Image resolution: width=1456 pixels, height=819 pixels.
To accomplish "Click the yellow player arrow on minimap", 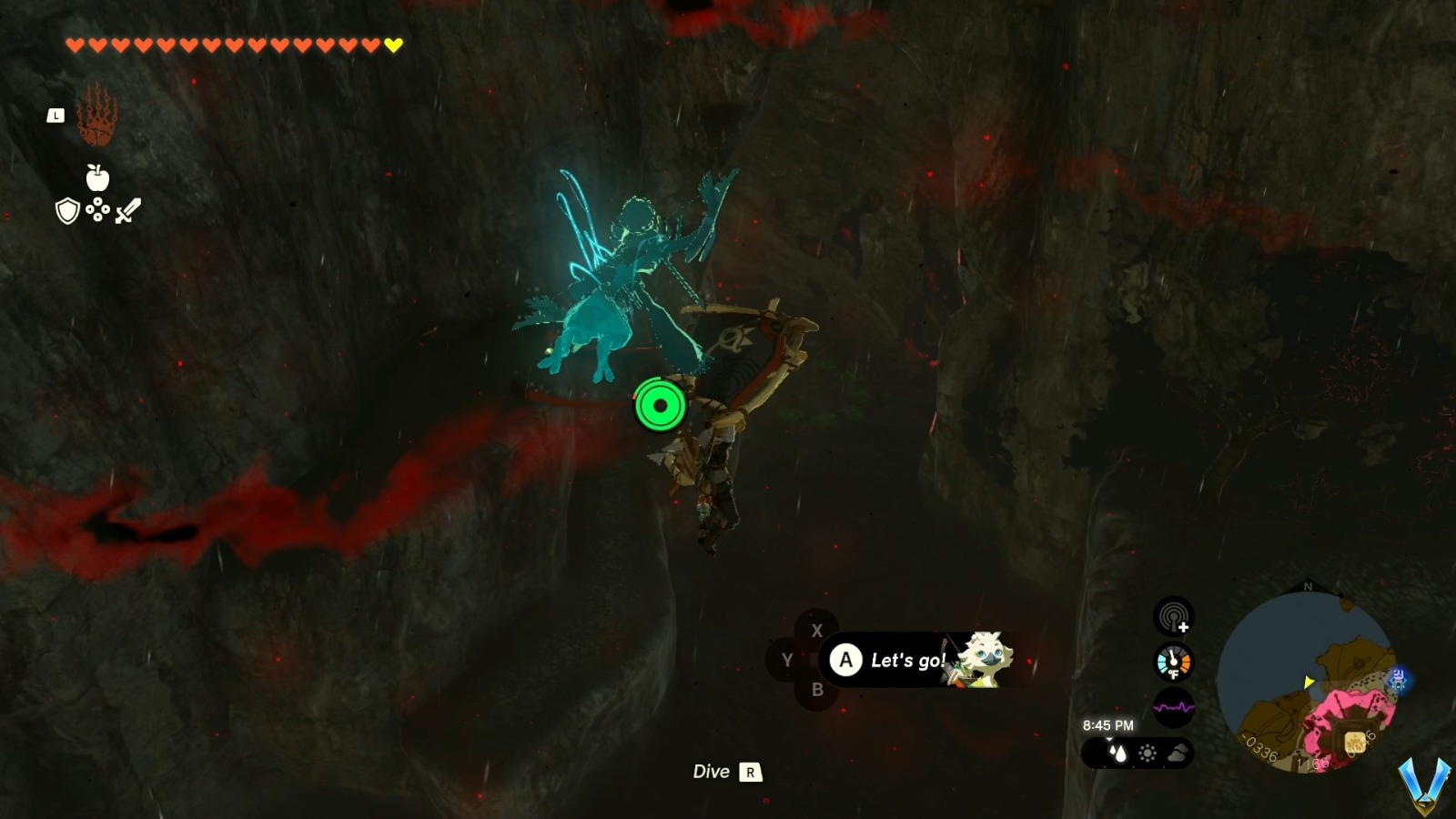I will point(1308,682).
